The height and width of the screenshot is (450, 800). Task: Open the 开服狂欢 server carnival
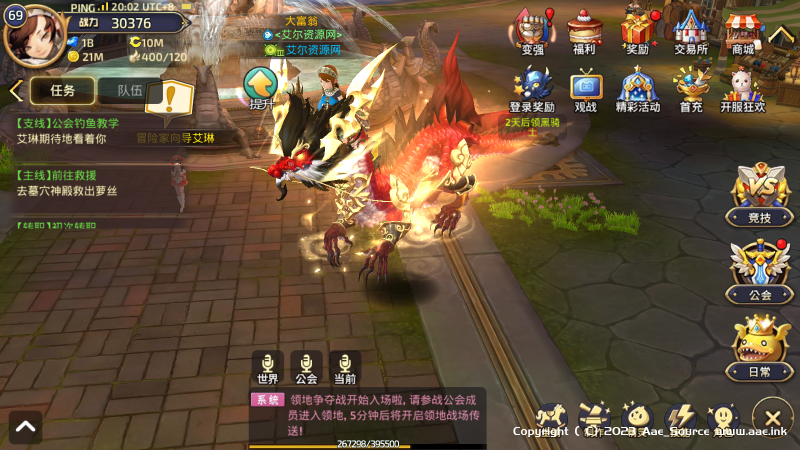point(744,90)
